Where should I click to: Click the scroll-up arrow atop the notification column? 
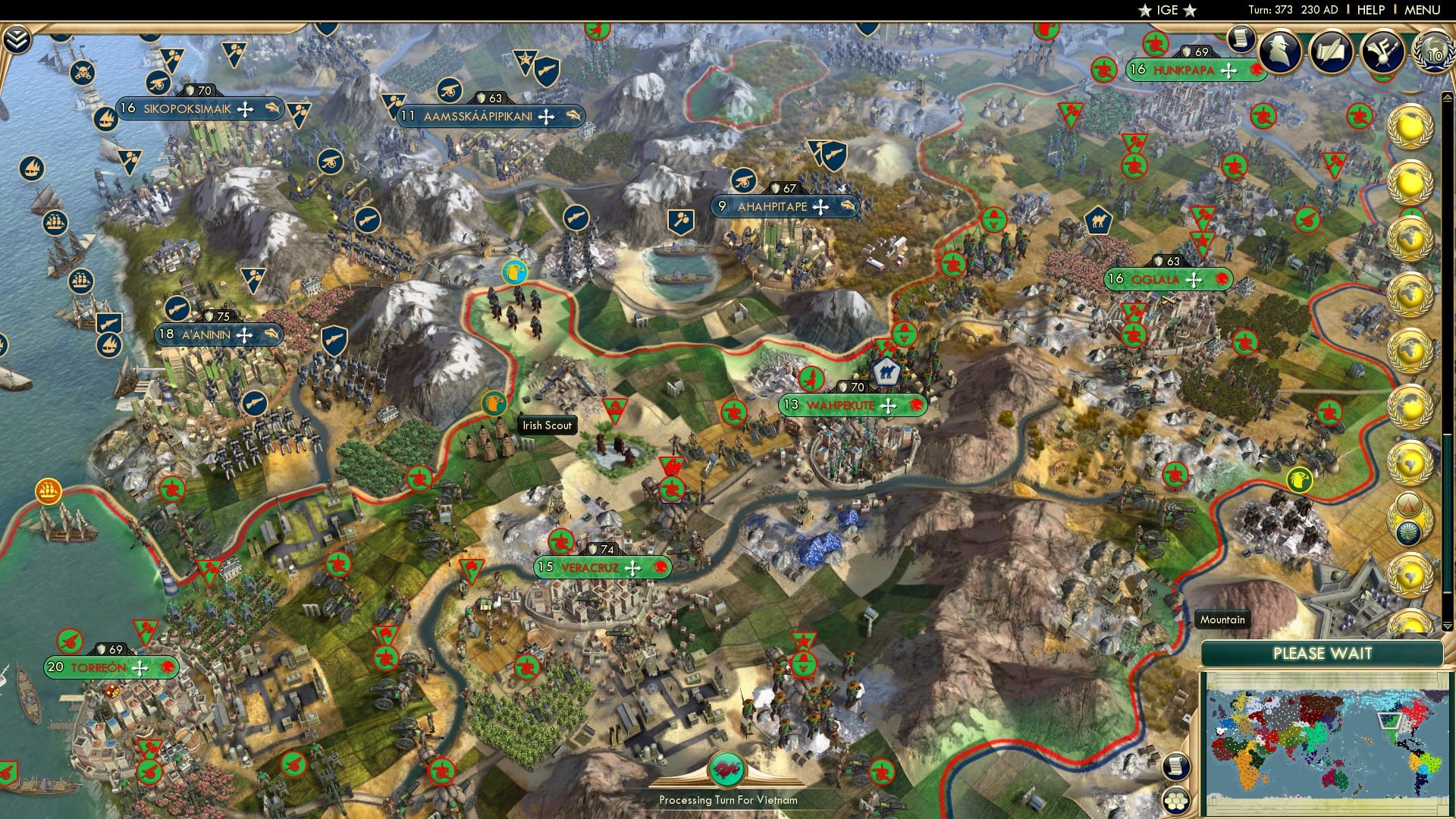click(x=1446, y=97)
